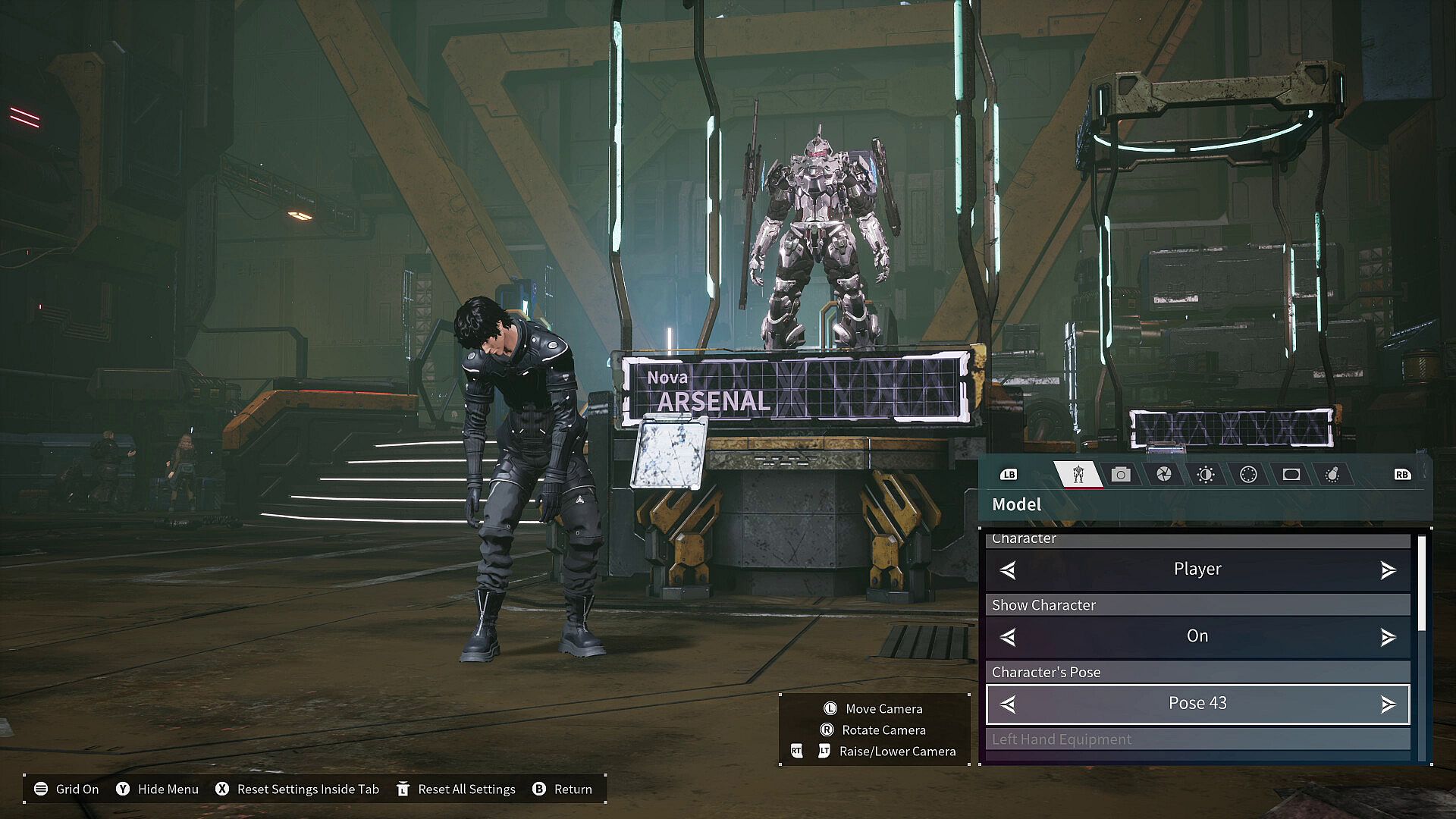This screenshot has width=1456, height=819.
Task: Choose the previous Character's Pose
Action: tap(1008, 704)
